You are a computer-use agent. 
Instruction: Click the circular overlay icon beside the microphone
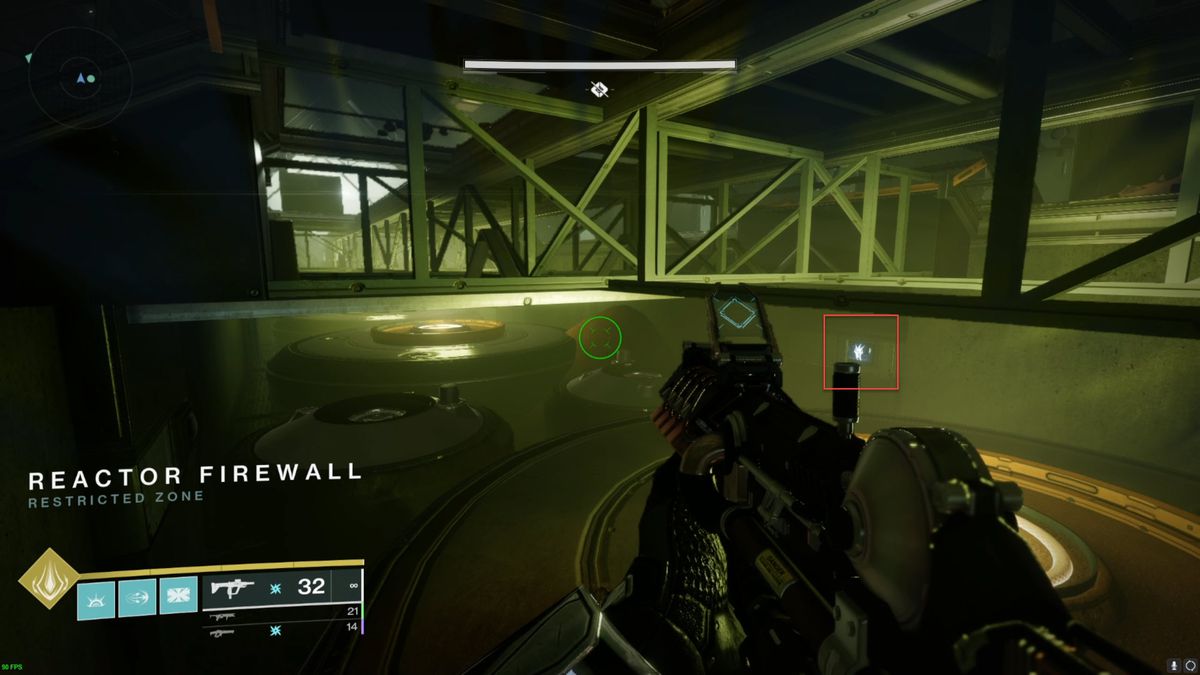click(x=1190, y=664)
